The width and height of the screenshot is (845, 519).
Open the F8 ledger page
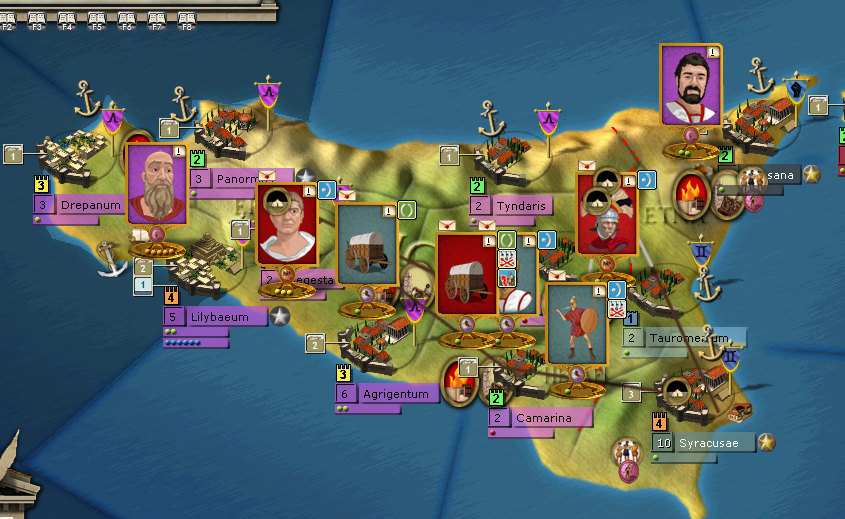[x=186, y=20]
